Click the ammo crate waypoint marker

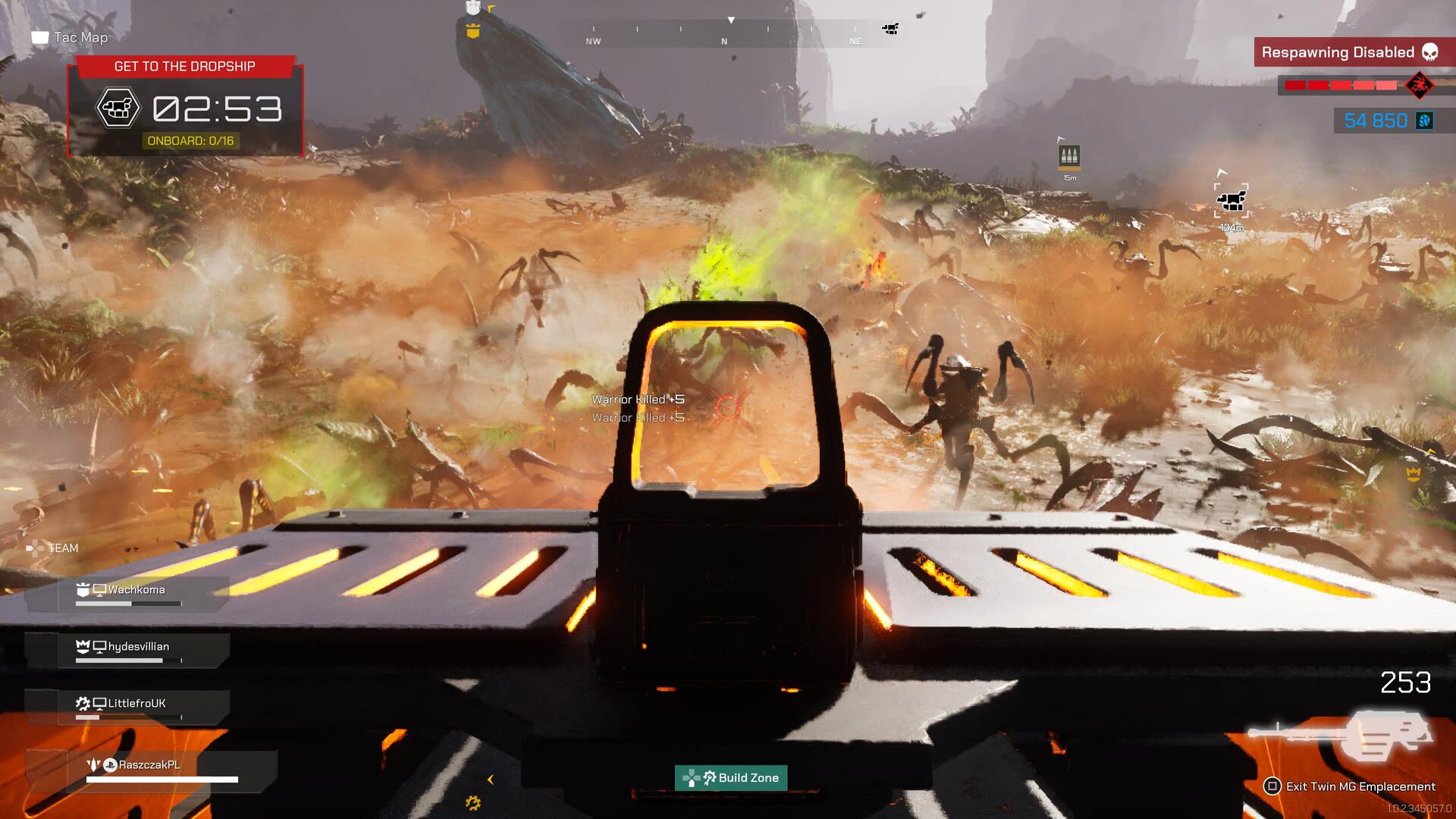click(1069, 157)
